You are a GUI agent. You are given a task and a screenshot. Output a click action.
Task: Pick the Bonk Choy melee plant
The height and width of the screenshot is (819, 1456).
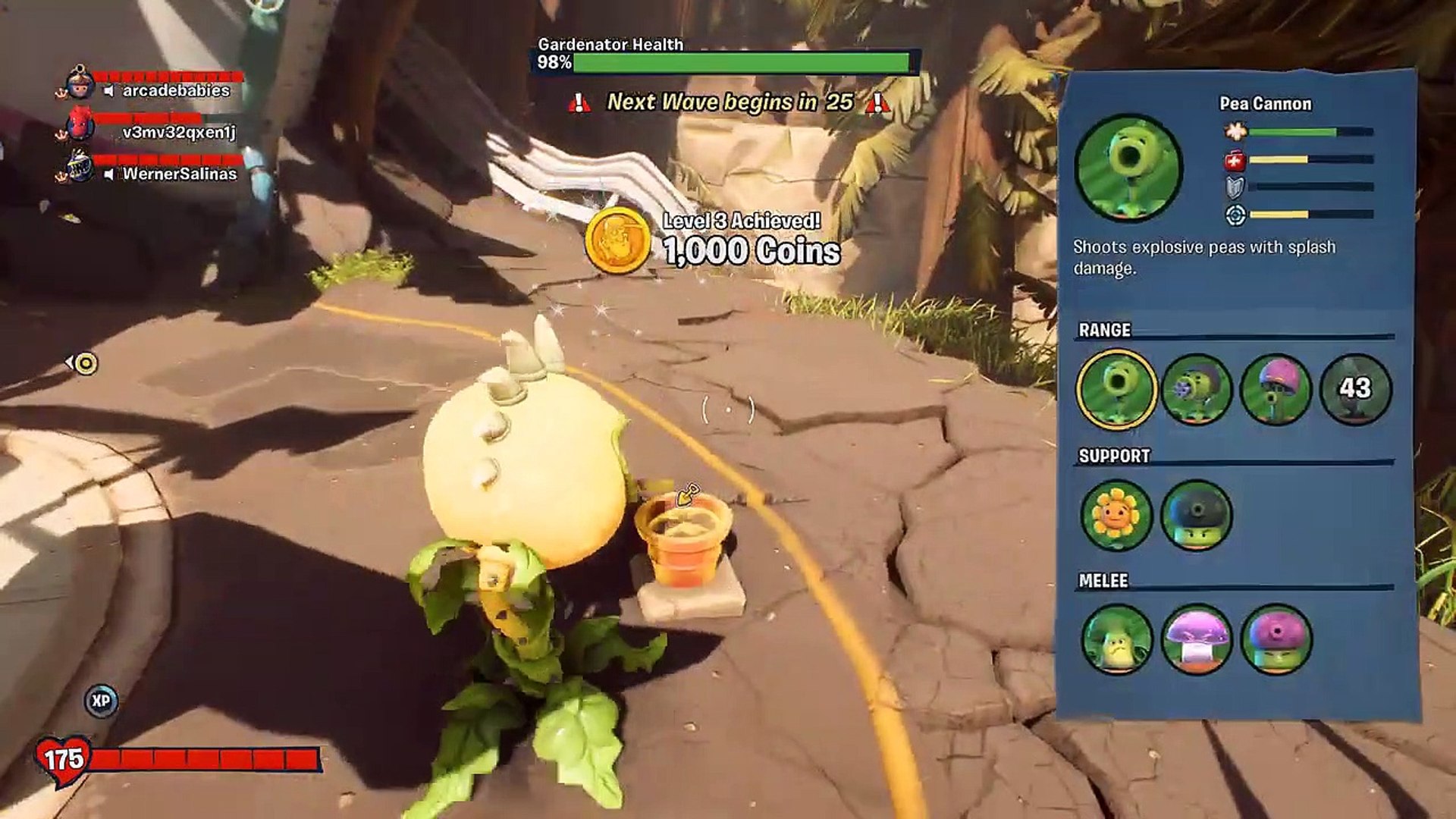coord(1116,639)
